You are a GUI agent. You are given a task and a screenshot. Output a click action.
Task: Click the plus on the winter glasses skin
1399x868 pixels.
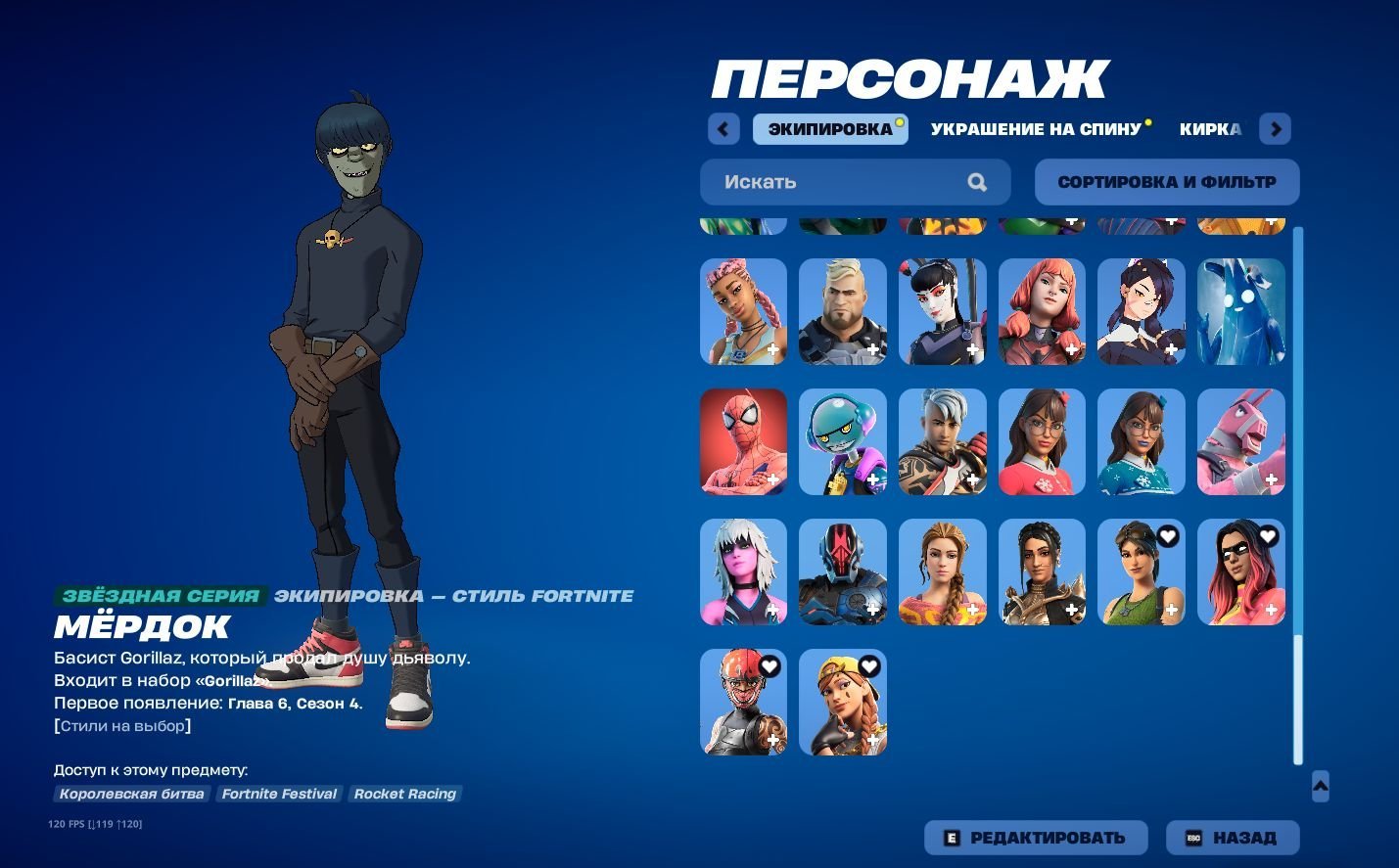(x=1171, y=480)
